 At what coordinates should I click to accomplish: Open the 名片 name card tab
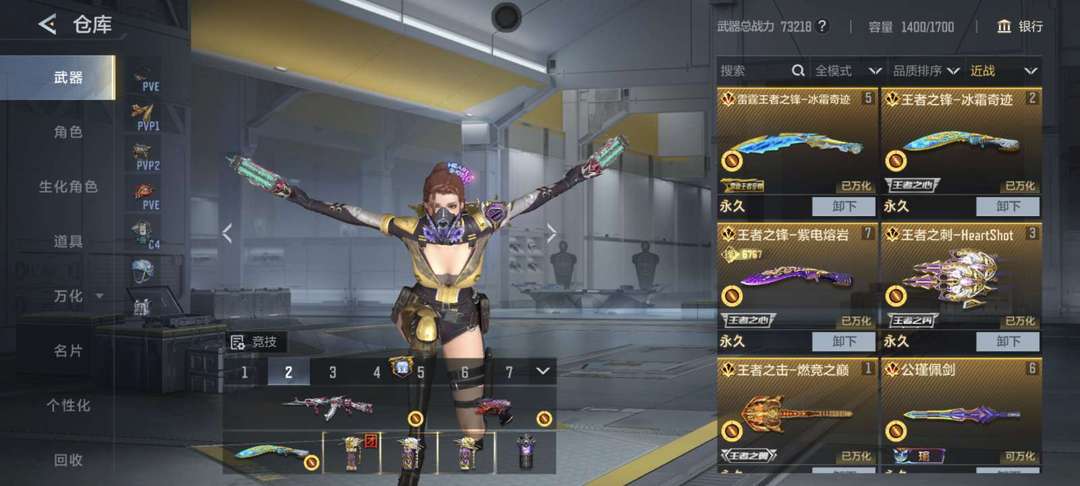coord(68,351)
